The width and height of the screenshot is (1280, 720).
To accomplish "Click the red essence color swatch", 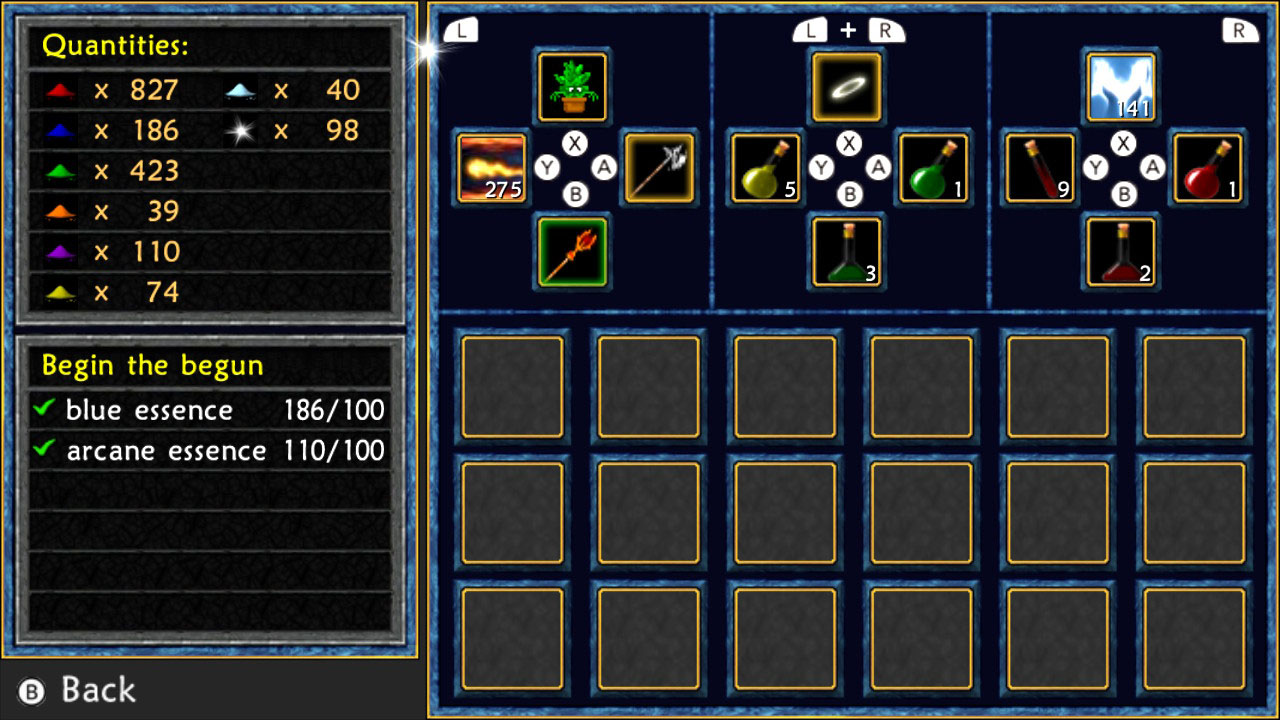I will tap(60, 90).
